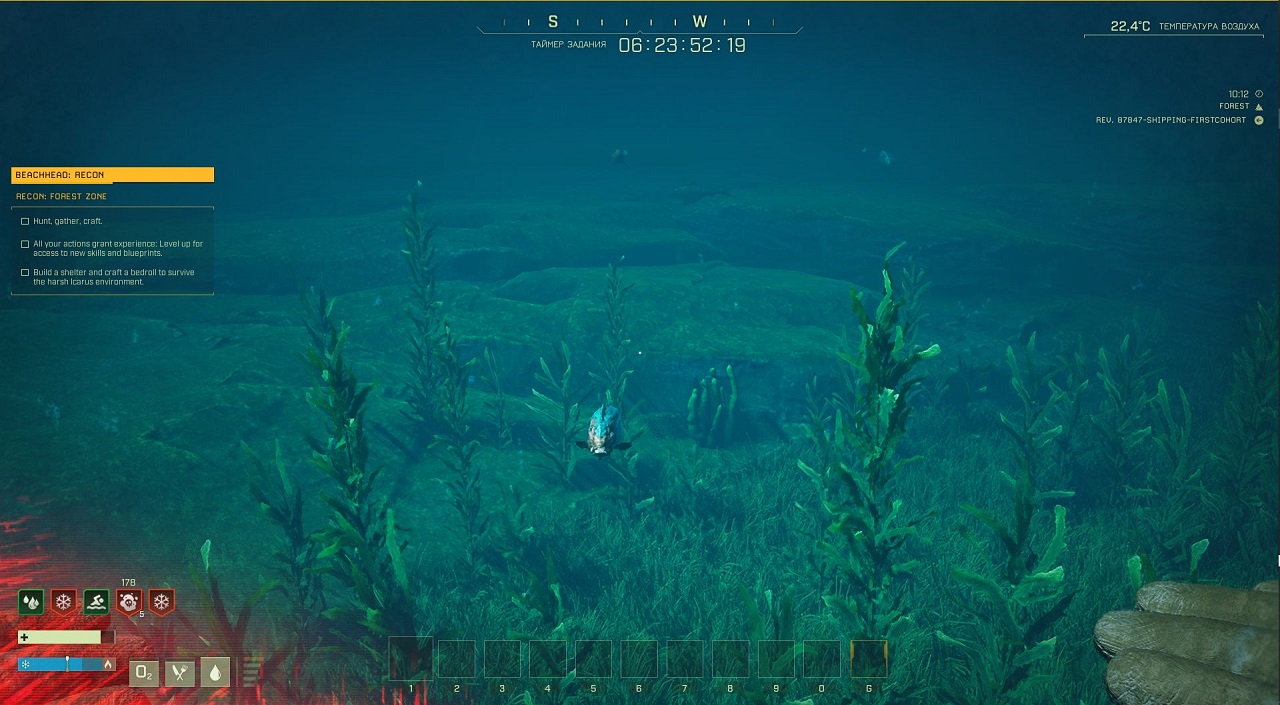
Task: Click the skull cloud status icon
Action: (128, 602)
